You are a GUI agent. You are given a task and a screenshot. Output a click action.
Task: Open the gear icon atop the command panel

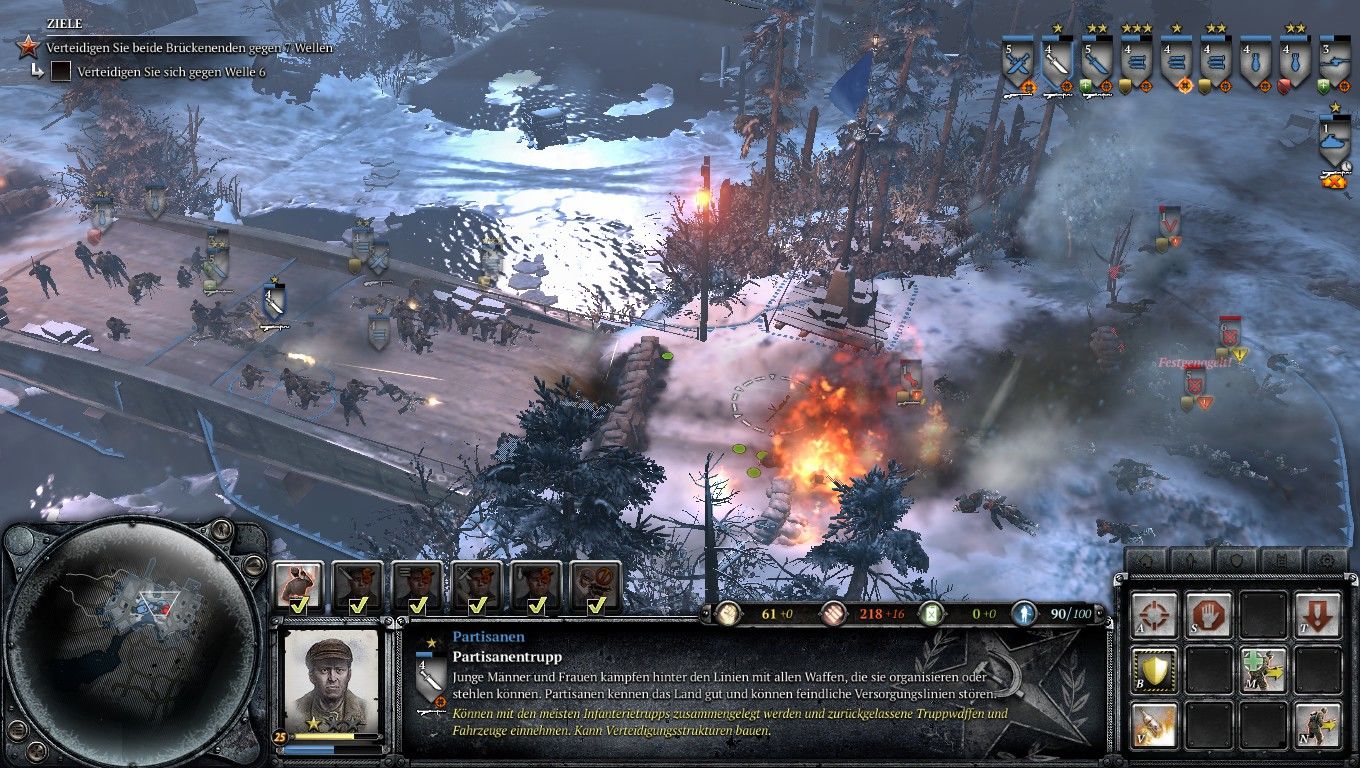(x=1325, y=558)
